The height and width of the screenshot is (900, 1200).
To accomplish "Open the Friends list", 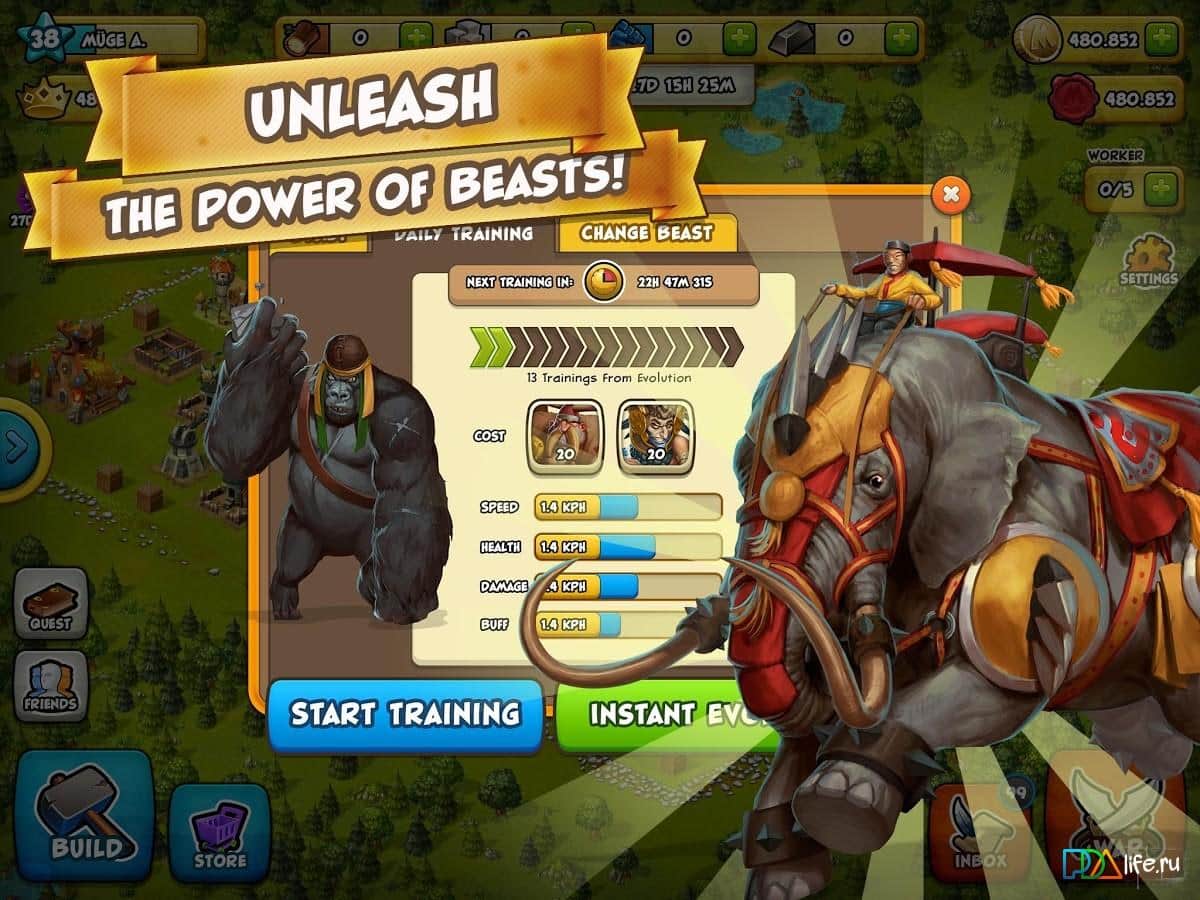I will click(x=50, y=686).
